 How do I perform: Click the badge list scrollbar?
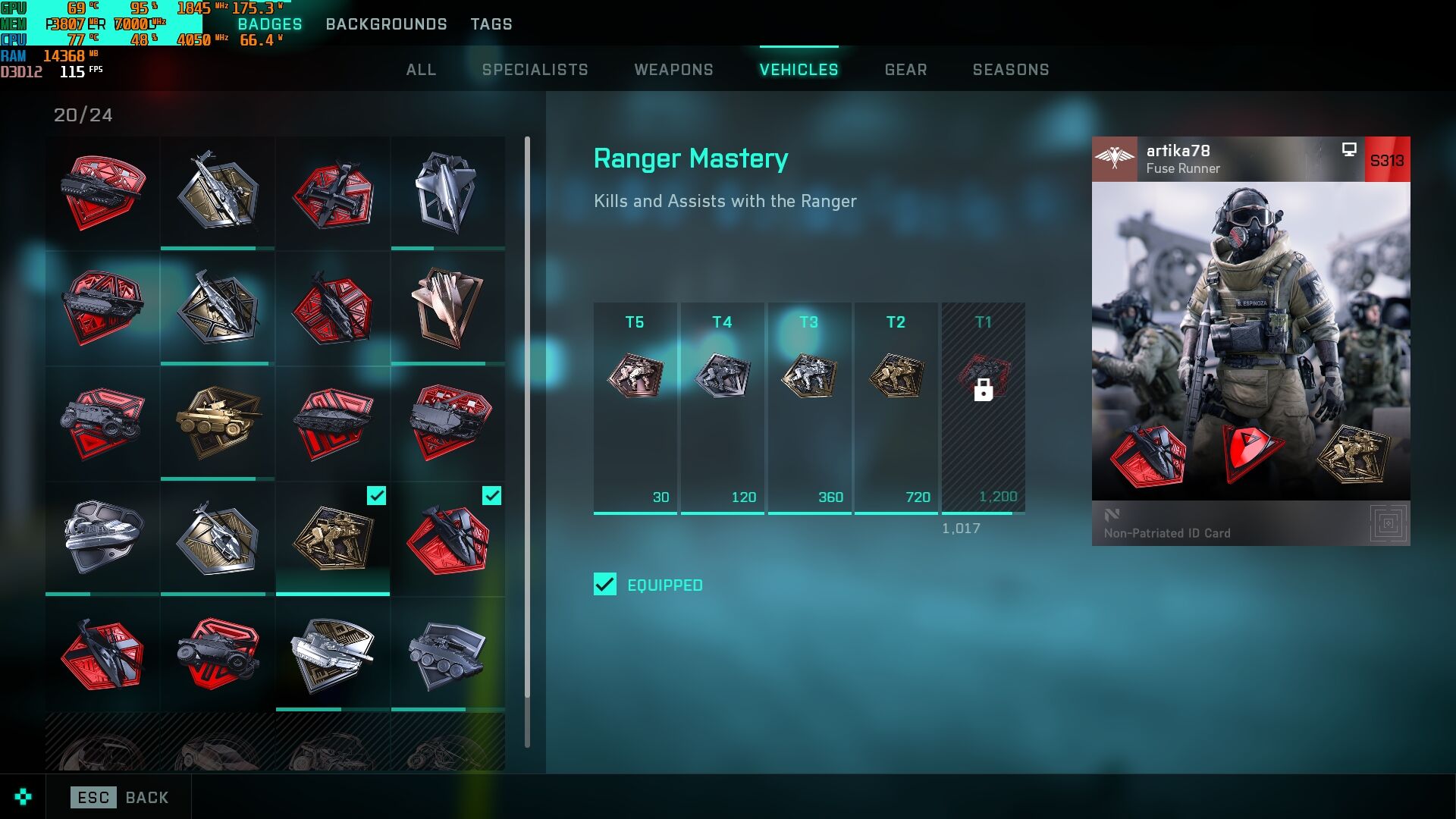coord(527,417)
